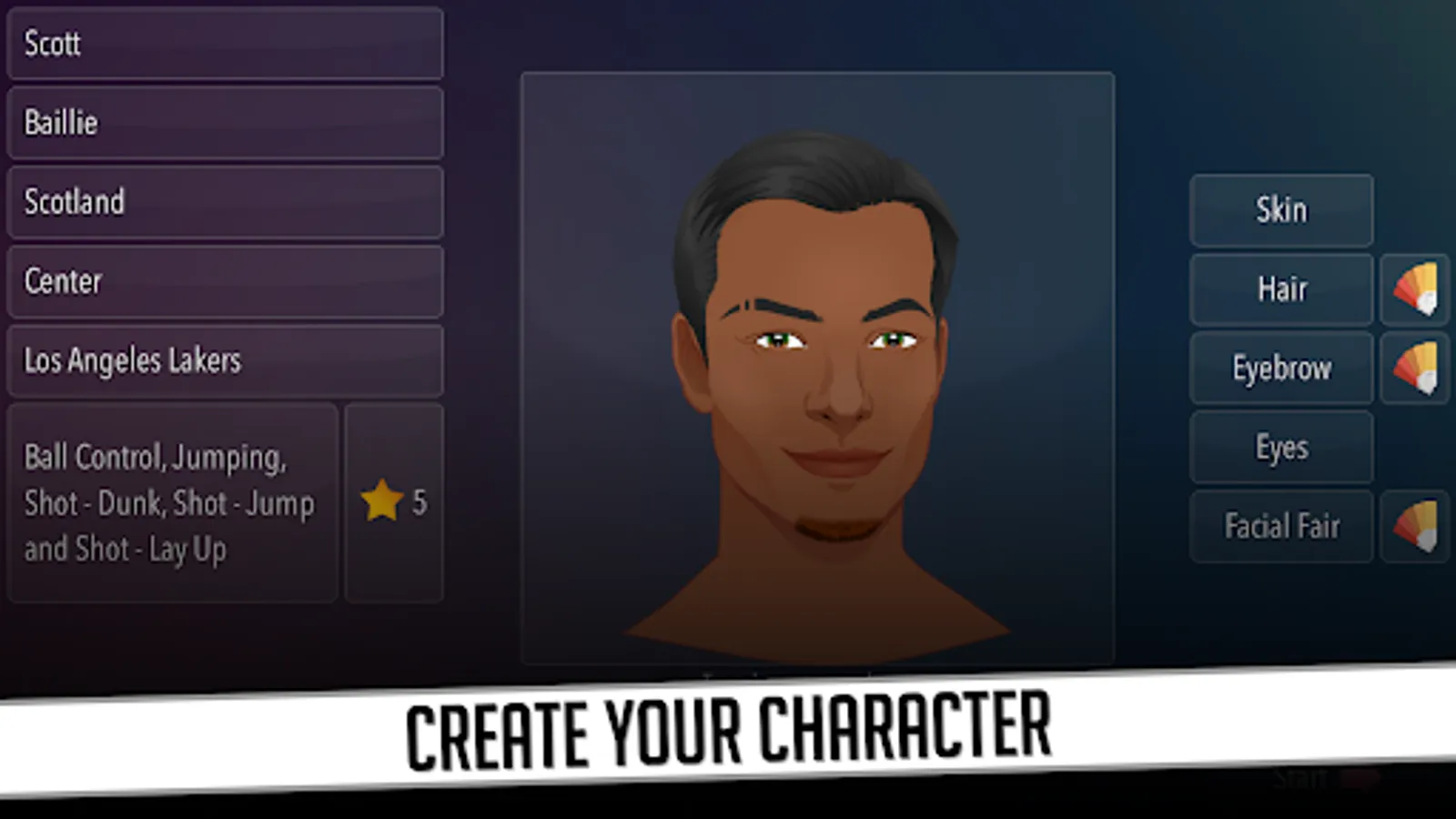Open the team selector showing Los Angeles Lakers
The width and height of the screenshot is (1456, 819).
224,360
